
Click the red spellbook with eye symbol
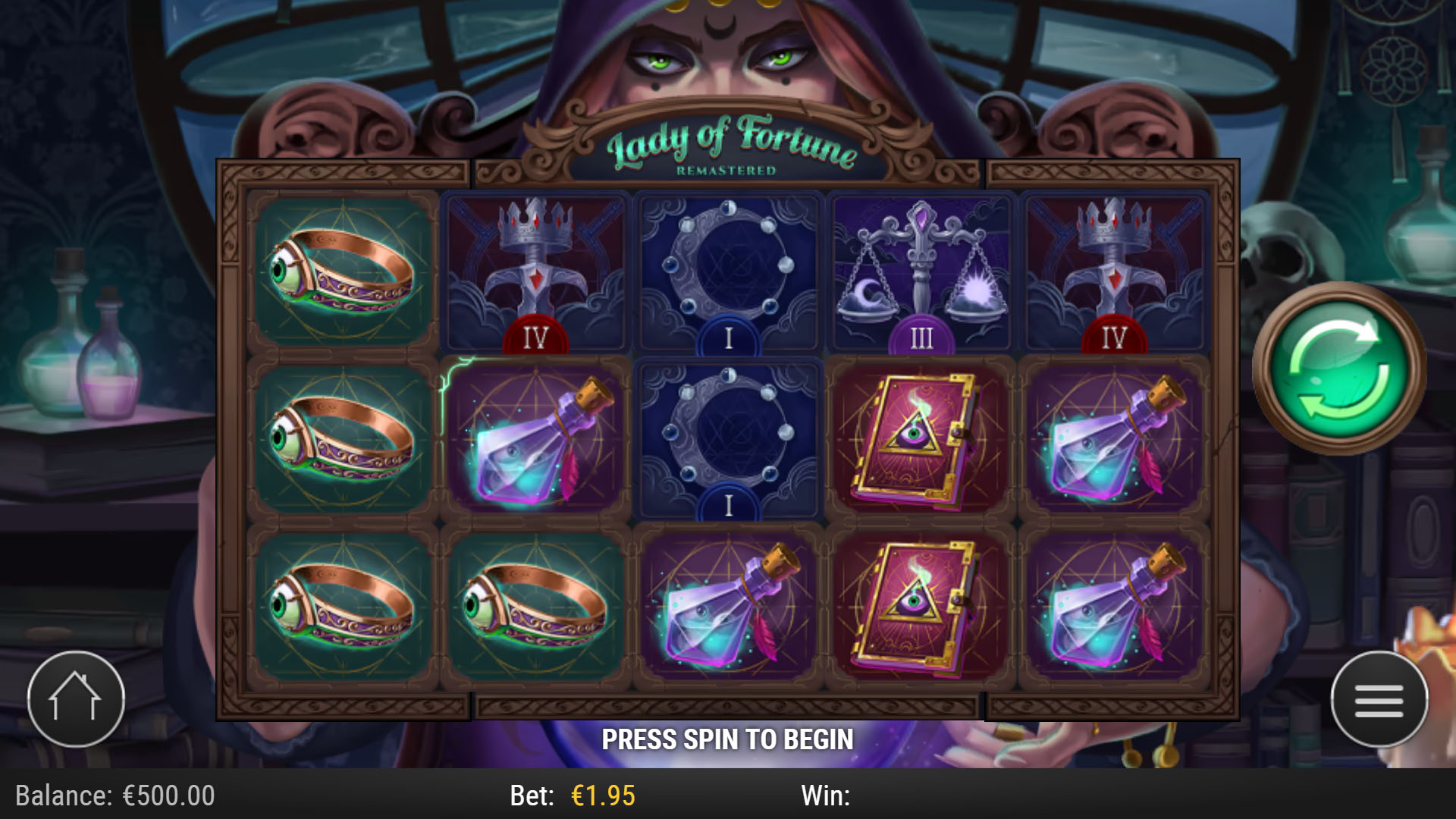(x=920, y=438)
